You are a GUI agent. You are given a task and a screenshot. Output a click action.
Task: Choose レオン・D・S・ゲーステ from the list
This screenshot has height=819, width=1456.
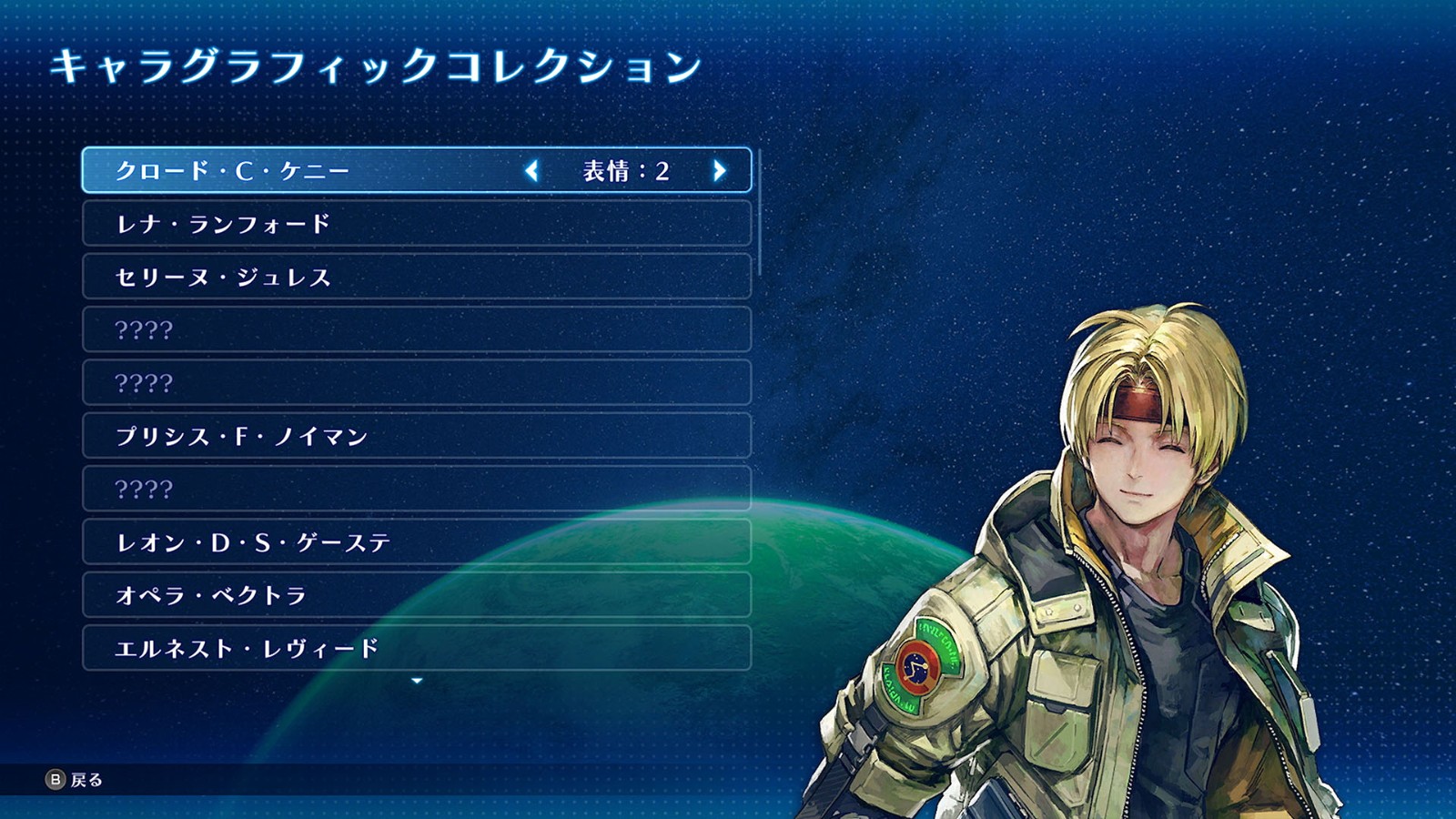253,543
